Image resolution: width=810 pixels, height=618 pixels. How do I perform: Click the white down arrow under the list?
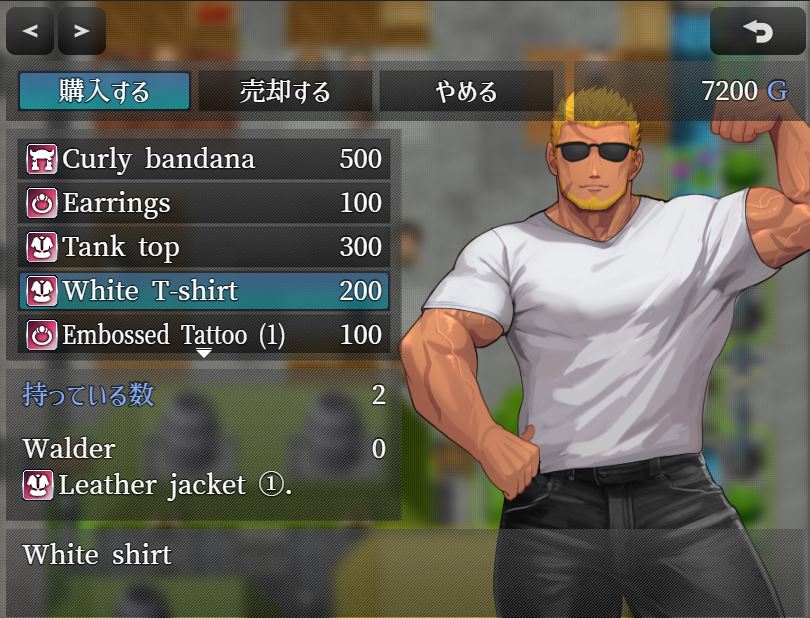tap(204, 353)
